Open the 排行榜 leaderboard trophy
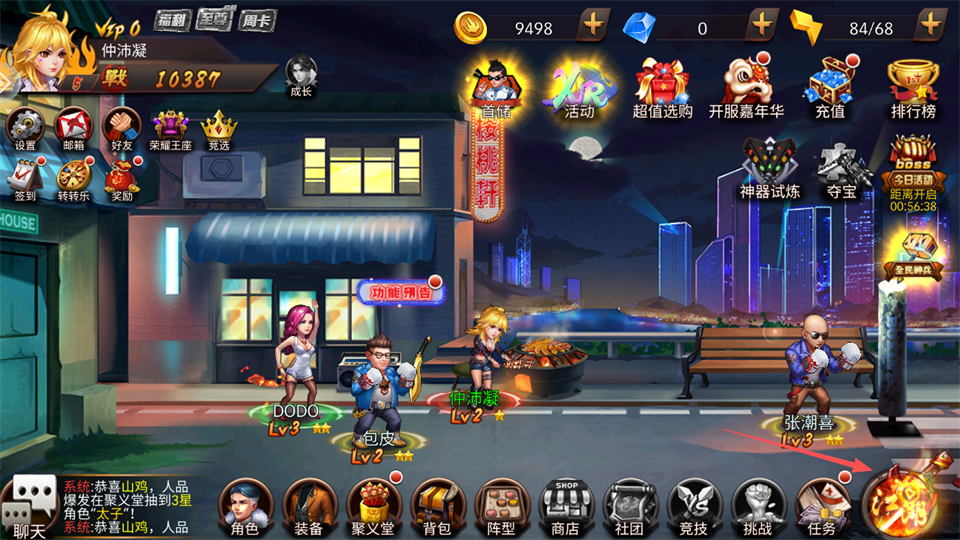960x540 pixels. tap(912, 84)
